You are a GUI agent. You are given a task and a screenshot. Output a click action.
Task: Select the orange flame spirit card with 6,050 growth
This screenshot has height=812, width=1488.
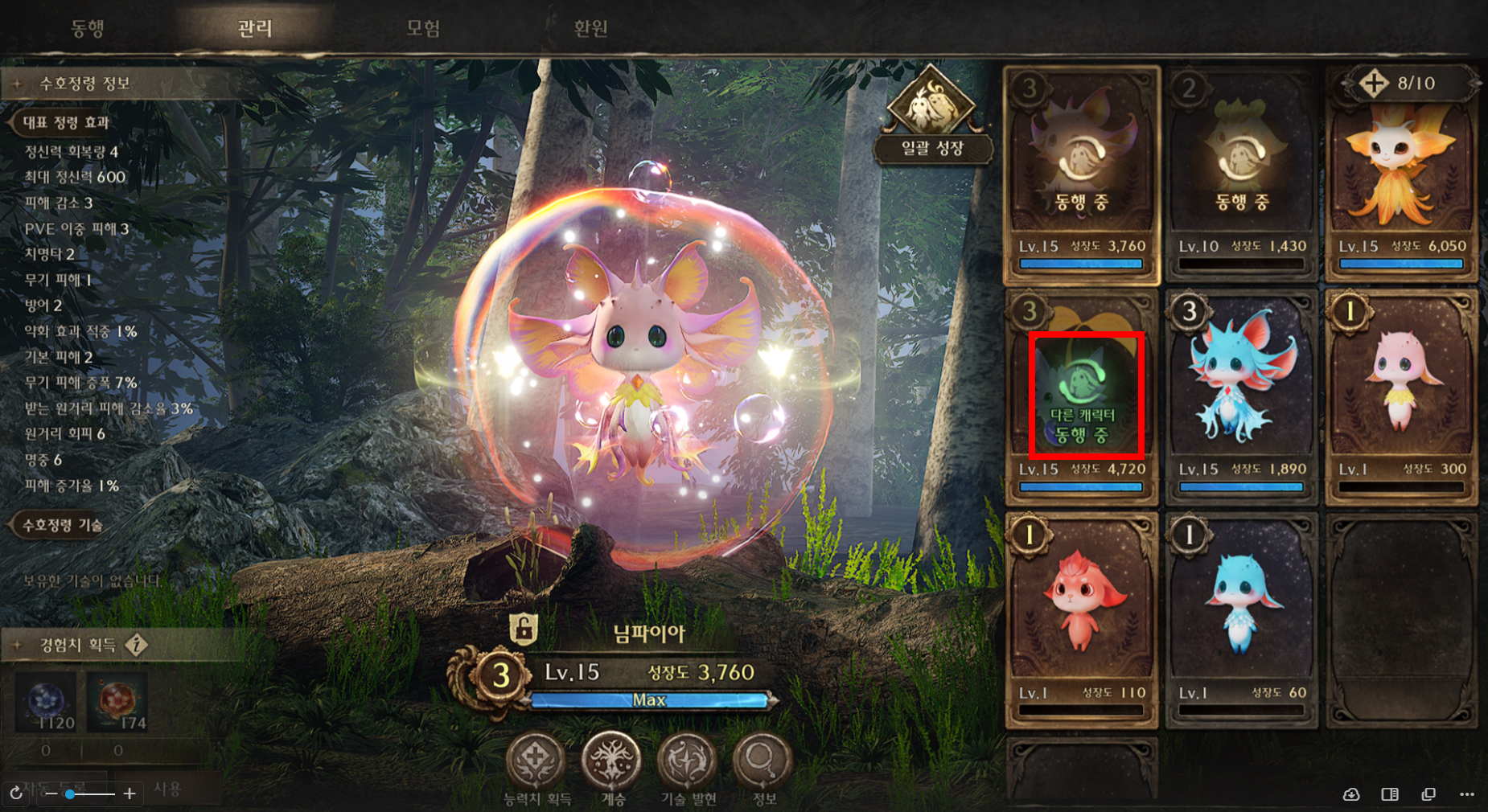click(1401, 173)
